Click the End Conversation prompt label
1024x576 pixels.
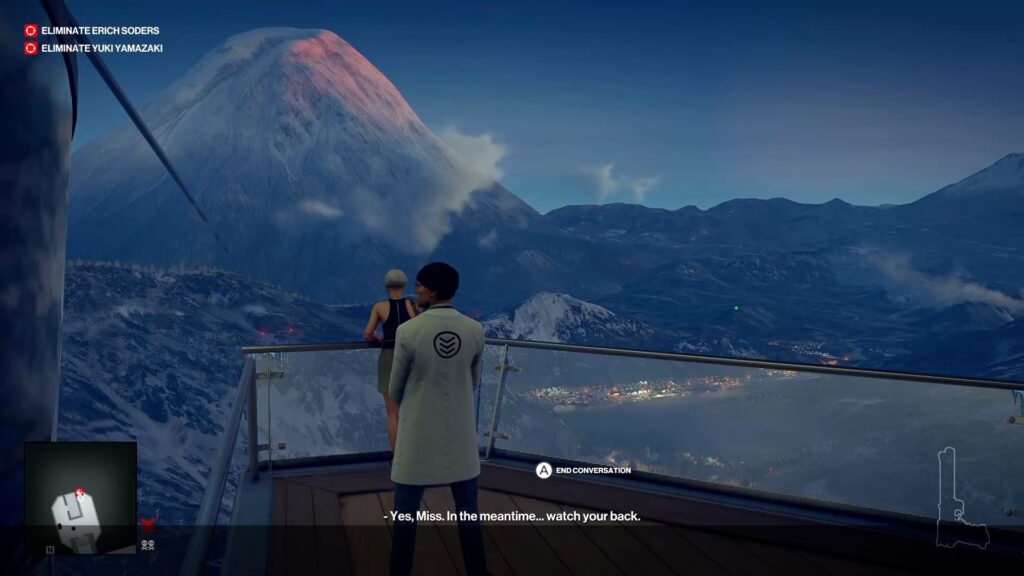[x=593, y=470]
